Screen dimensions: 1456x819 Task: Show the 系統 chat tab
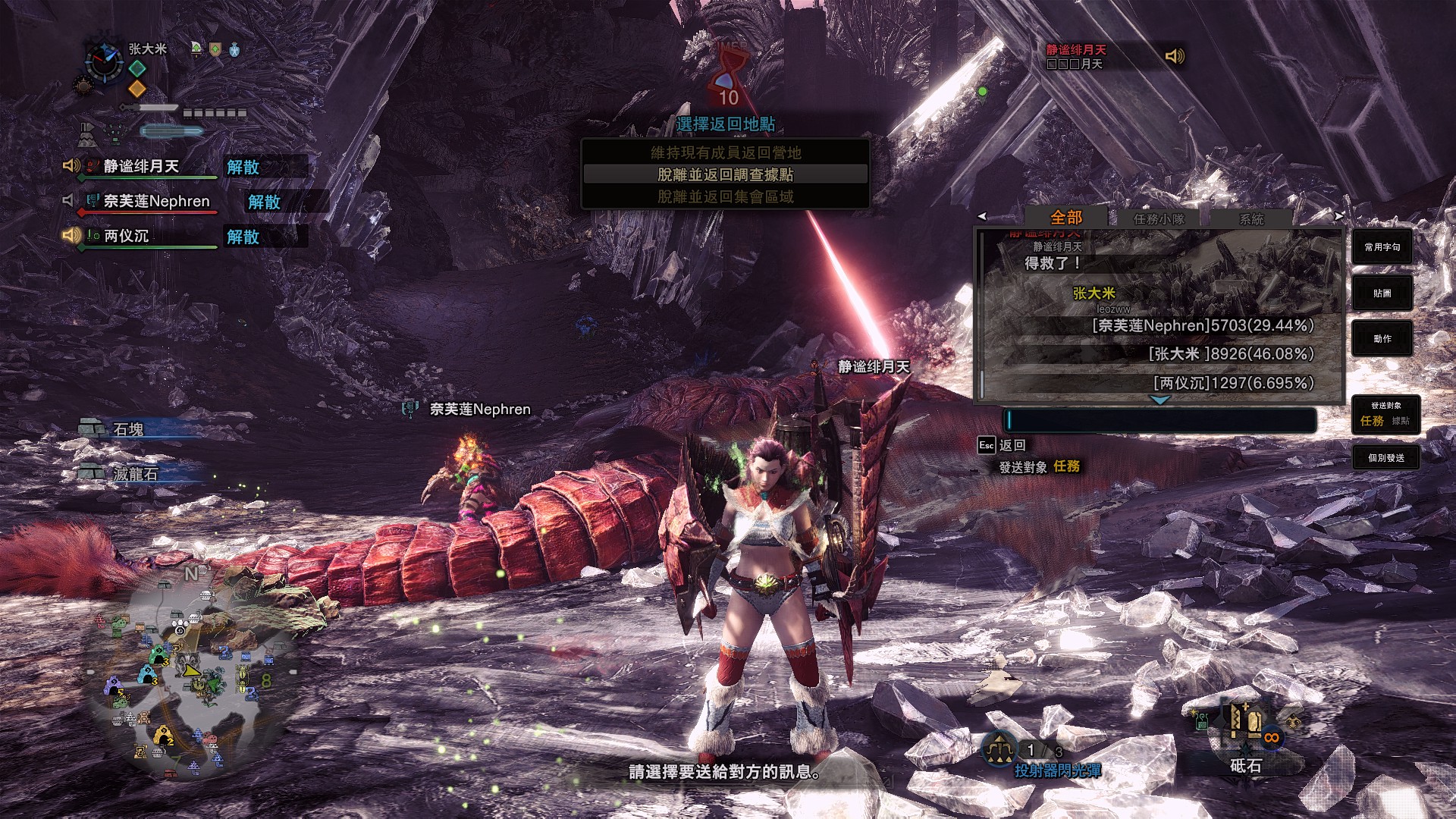click(x=1251, y=219)
